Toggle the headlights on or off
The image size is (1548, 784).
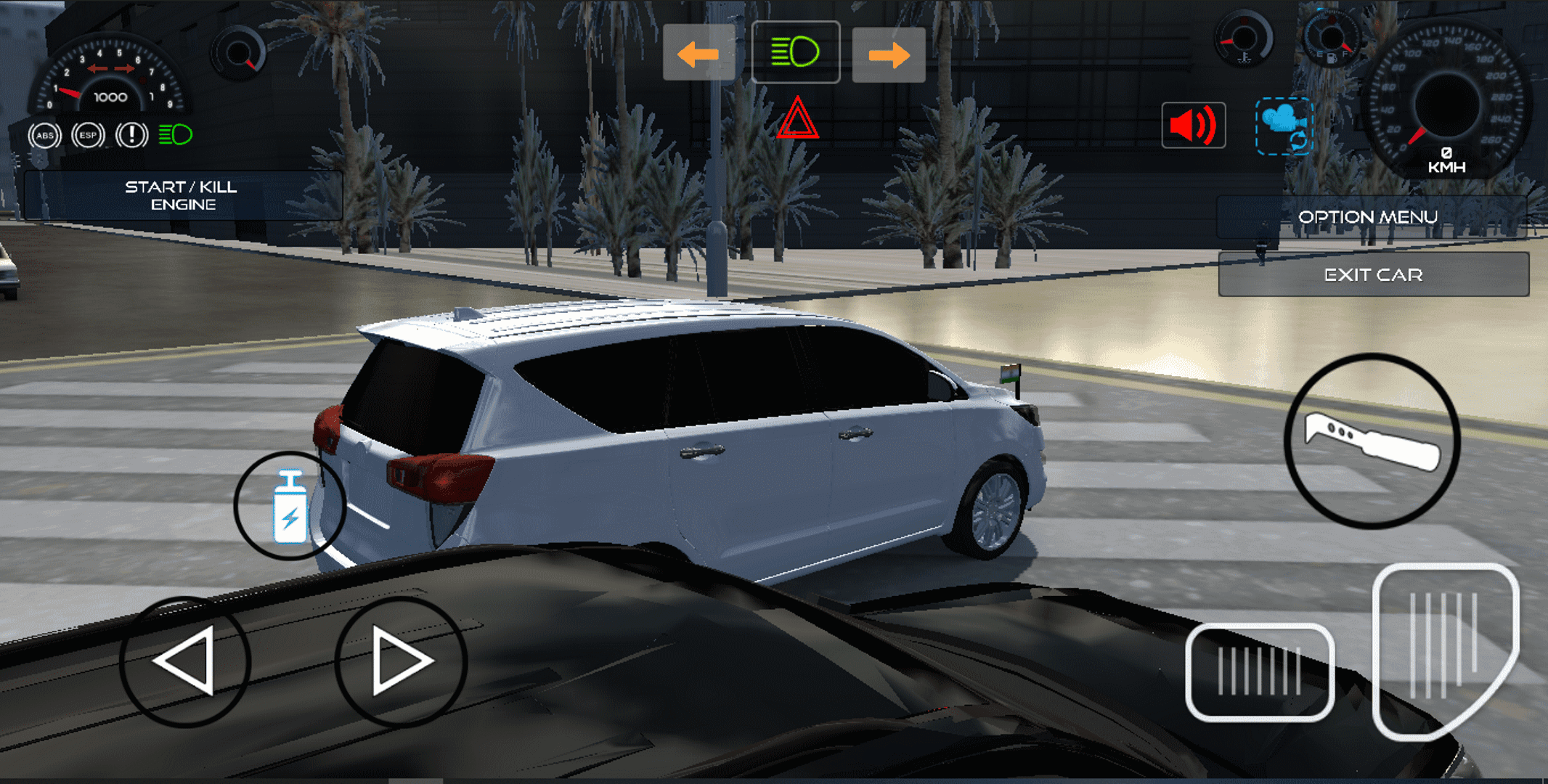tap(797, 51)
